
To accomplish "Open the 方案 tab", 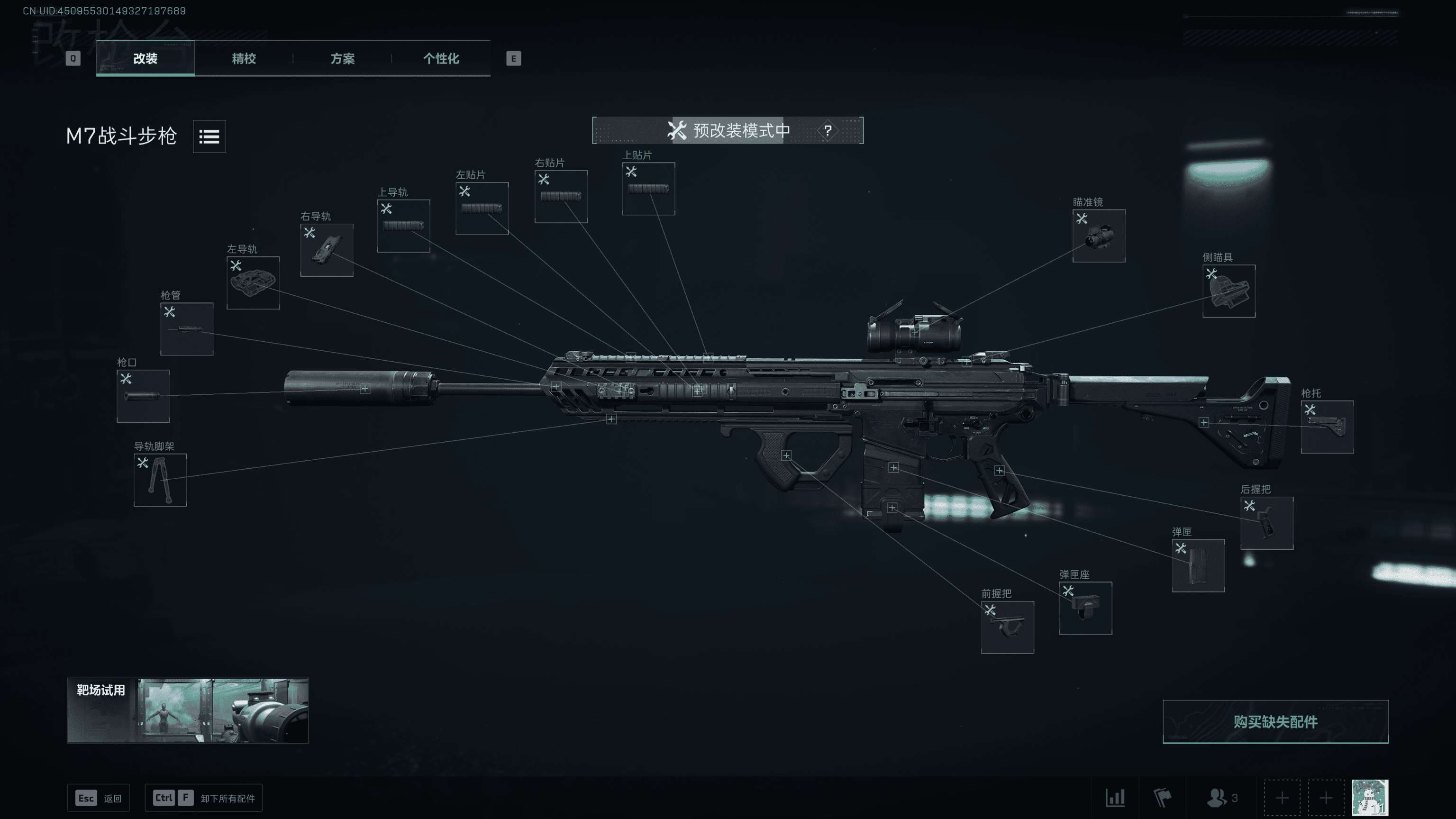I will [342, 58].
